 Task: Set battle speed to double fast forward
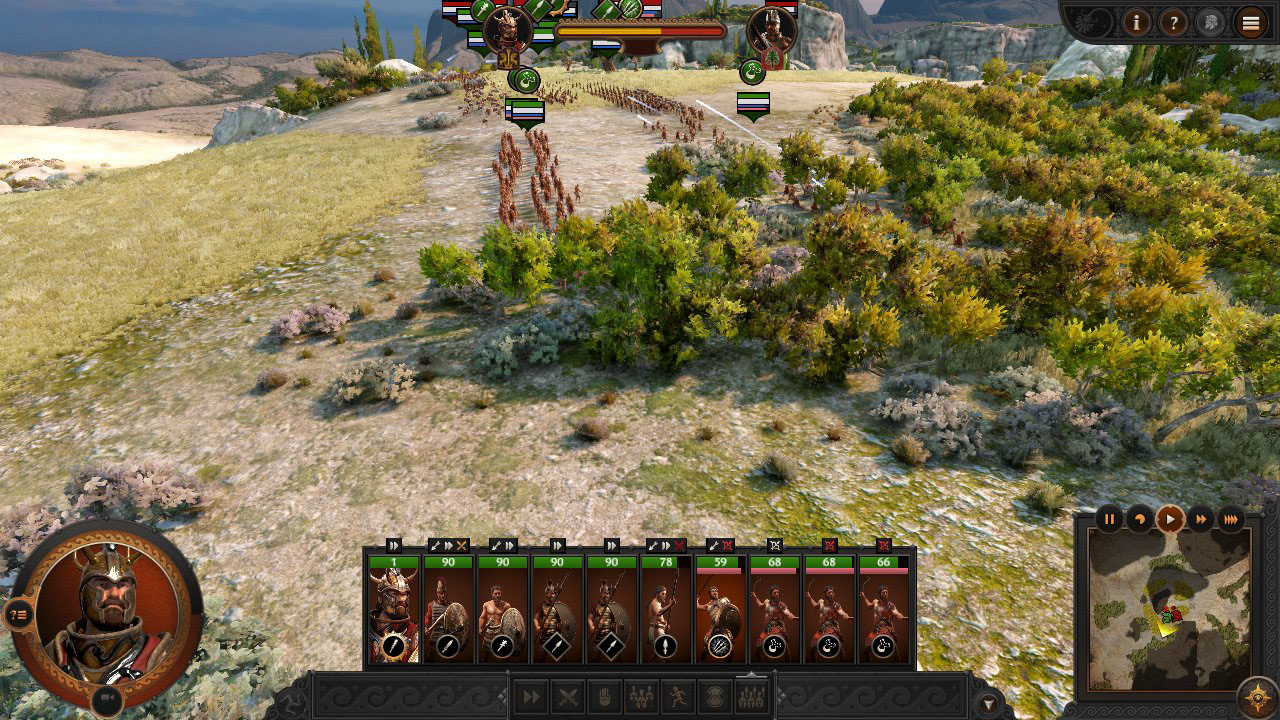[1200, 518]
